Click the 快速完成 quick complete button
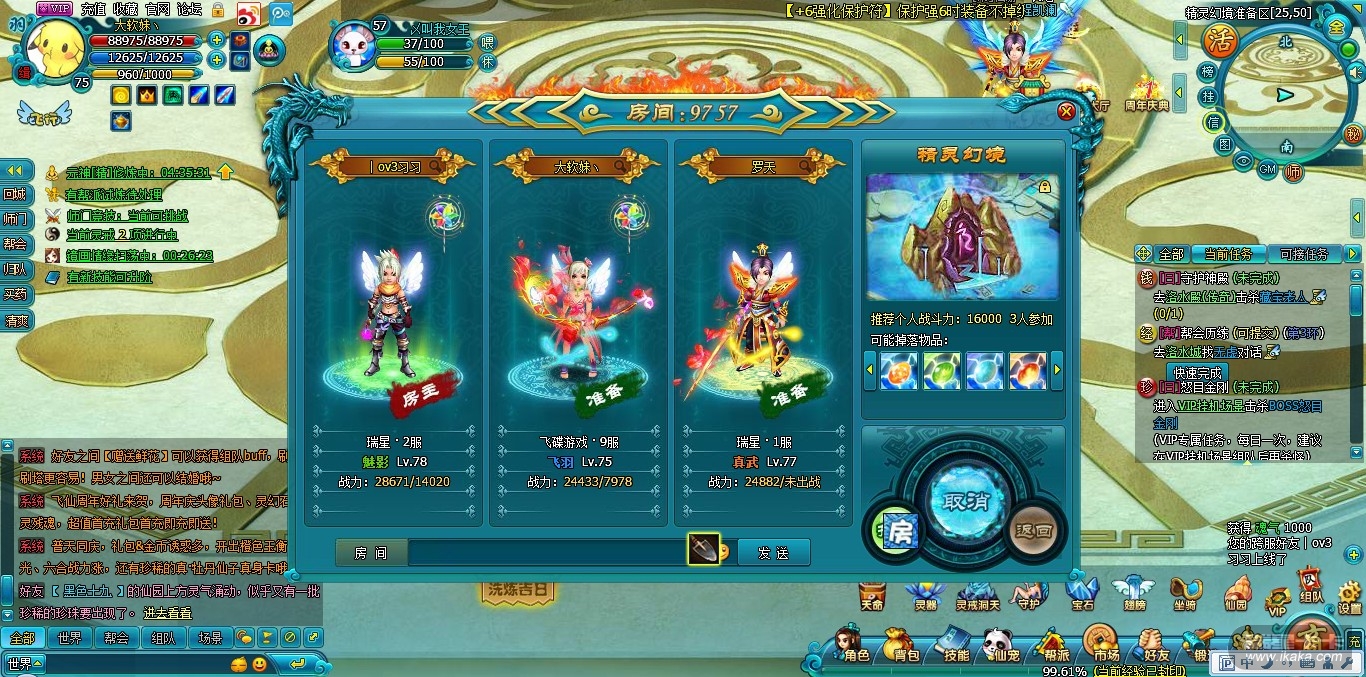 pos(1199,372)
